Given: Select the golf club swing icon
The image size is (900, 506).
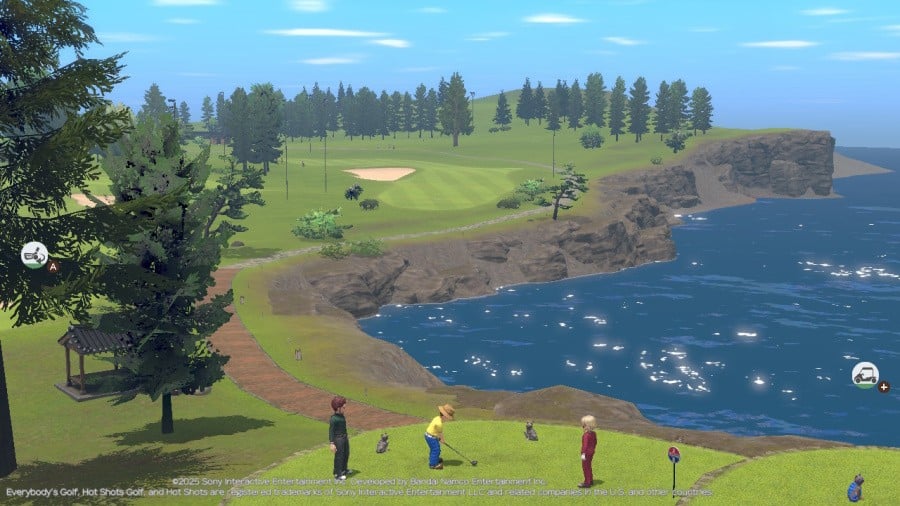Looking at the screenshot, I should (34, 254).
